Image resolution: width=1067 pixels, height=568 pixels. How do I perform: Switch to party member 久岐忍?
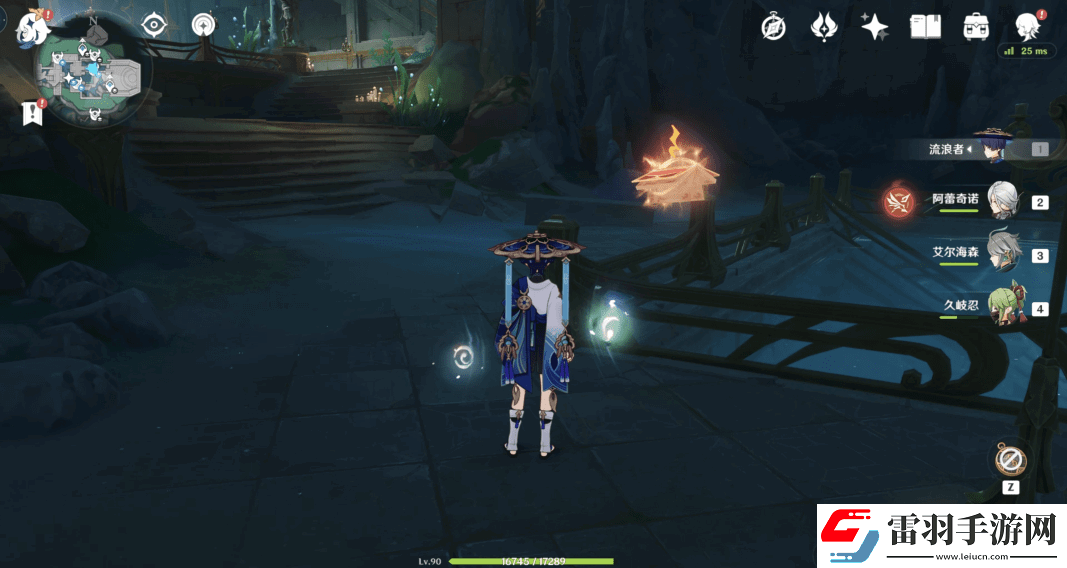tap(1001, 307)
